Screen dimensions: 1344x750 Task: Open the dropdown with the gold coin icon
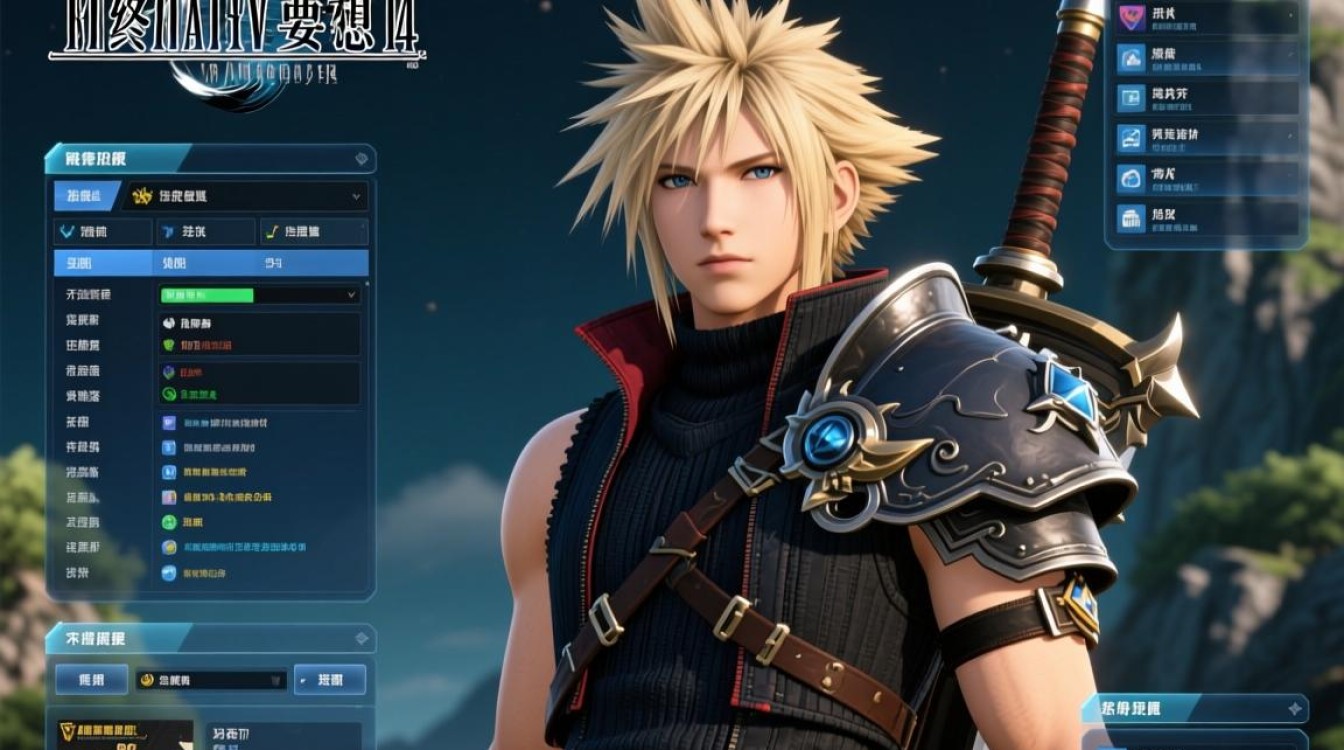tap(211, 680)
